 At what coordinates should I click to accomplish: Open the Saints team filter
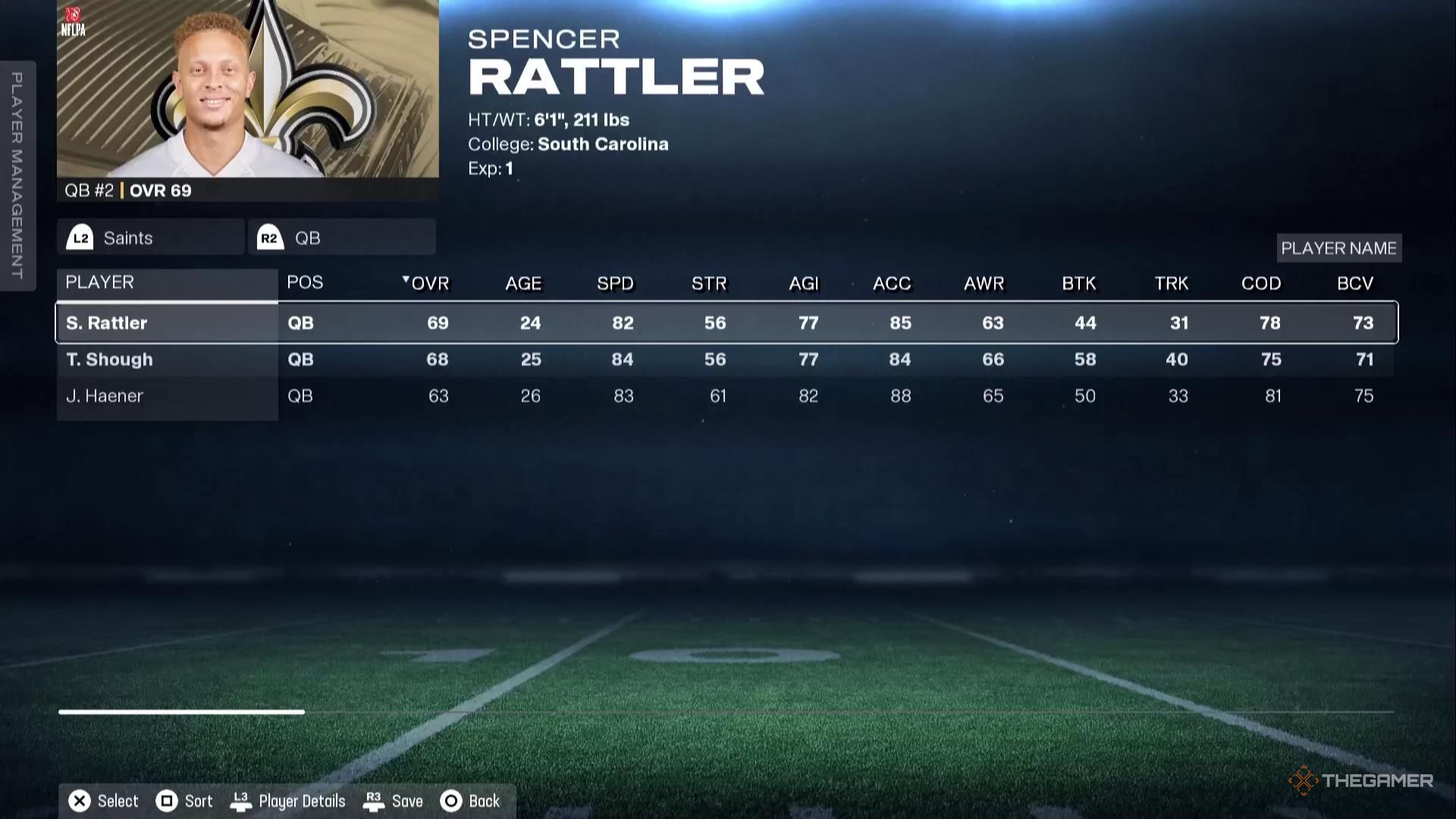(149, 237)
